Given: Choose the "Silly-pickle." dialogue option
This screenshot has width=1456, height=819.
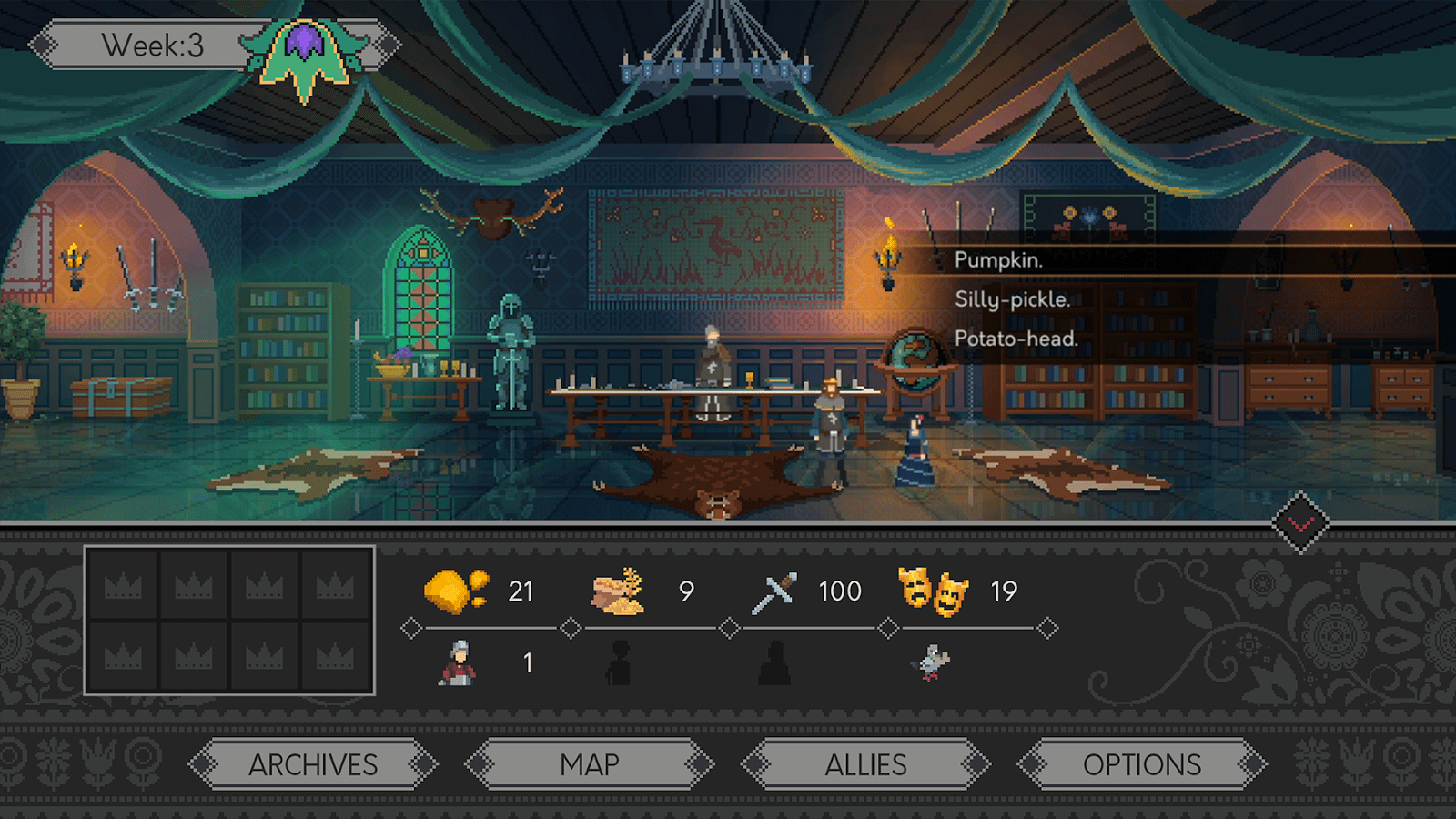Looking at the screenshot, I should click(x=1012, y=300).
